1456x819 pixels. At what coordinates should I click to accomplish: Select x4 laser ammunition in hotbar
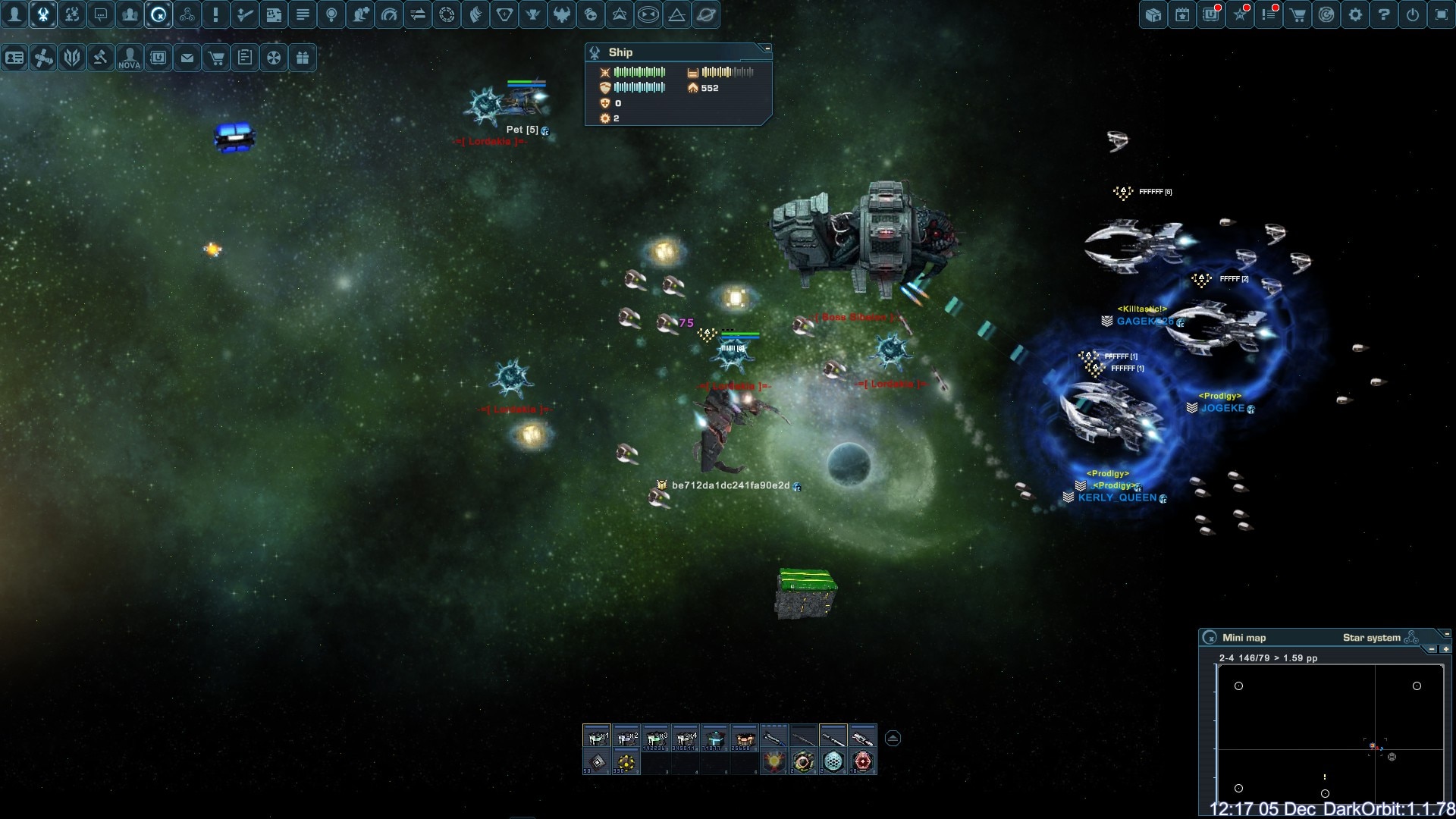click(x=686, y=737)
